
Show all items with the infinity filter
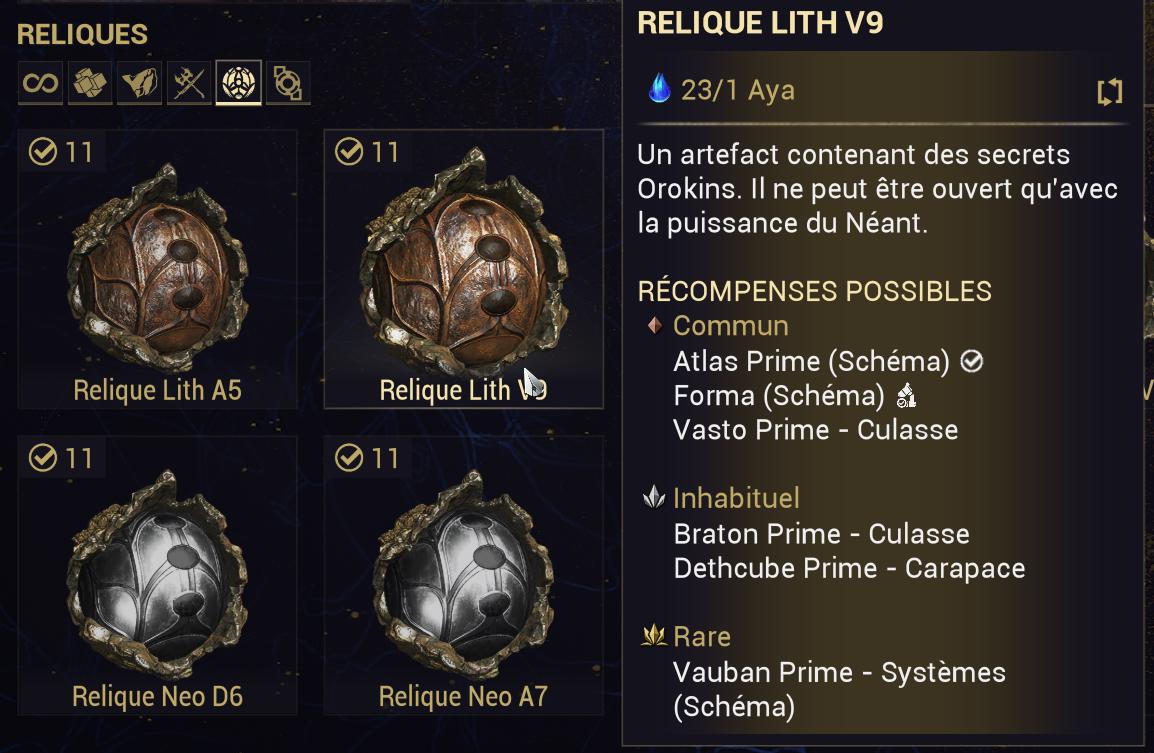41,83
